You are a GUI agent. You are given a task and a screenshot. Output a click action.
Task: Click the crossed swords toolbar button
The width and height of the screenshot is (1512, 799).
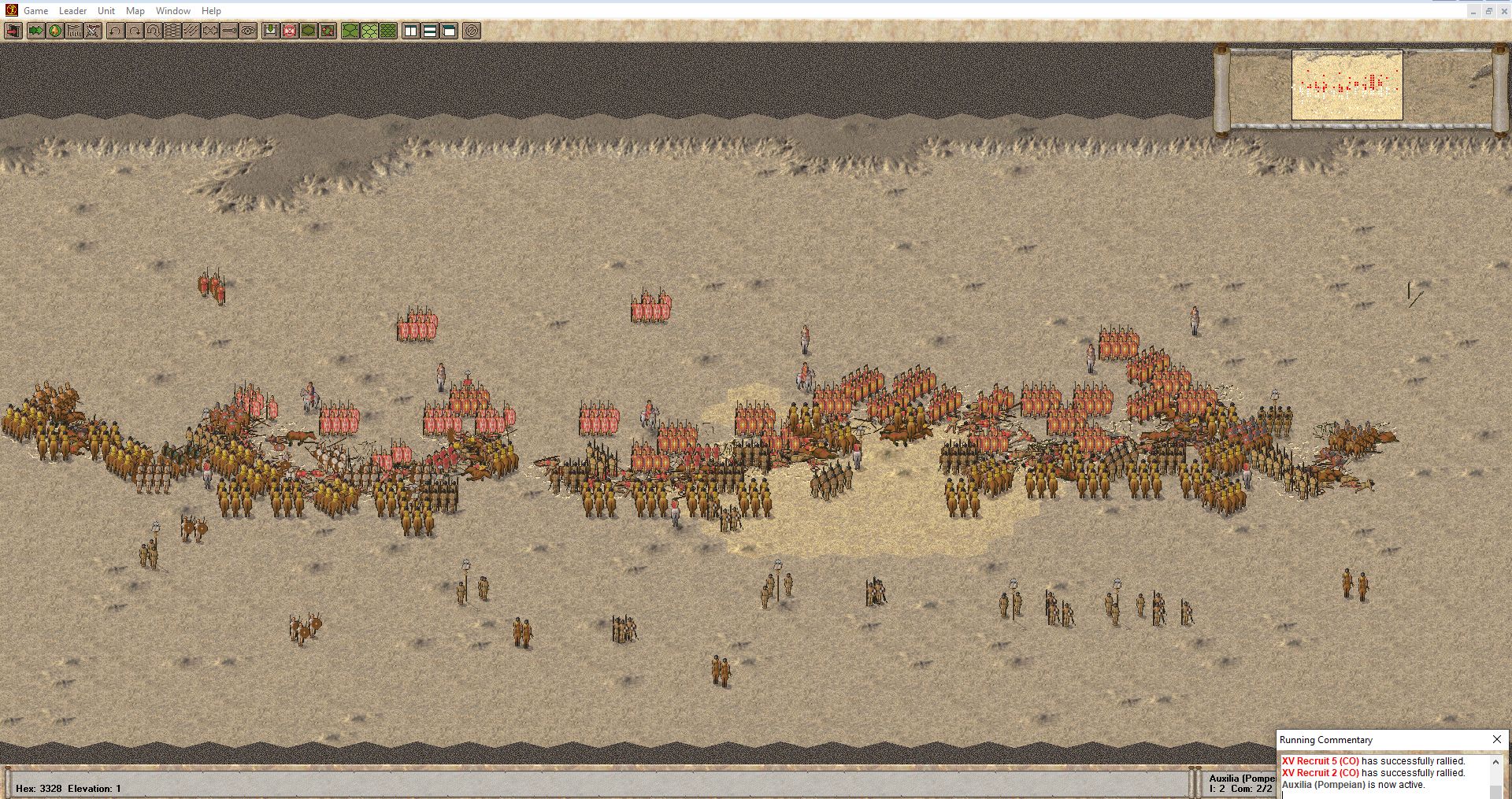94,31
